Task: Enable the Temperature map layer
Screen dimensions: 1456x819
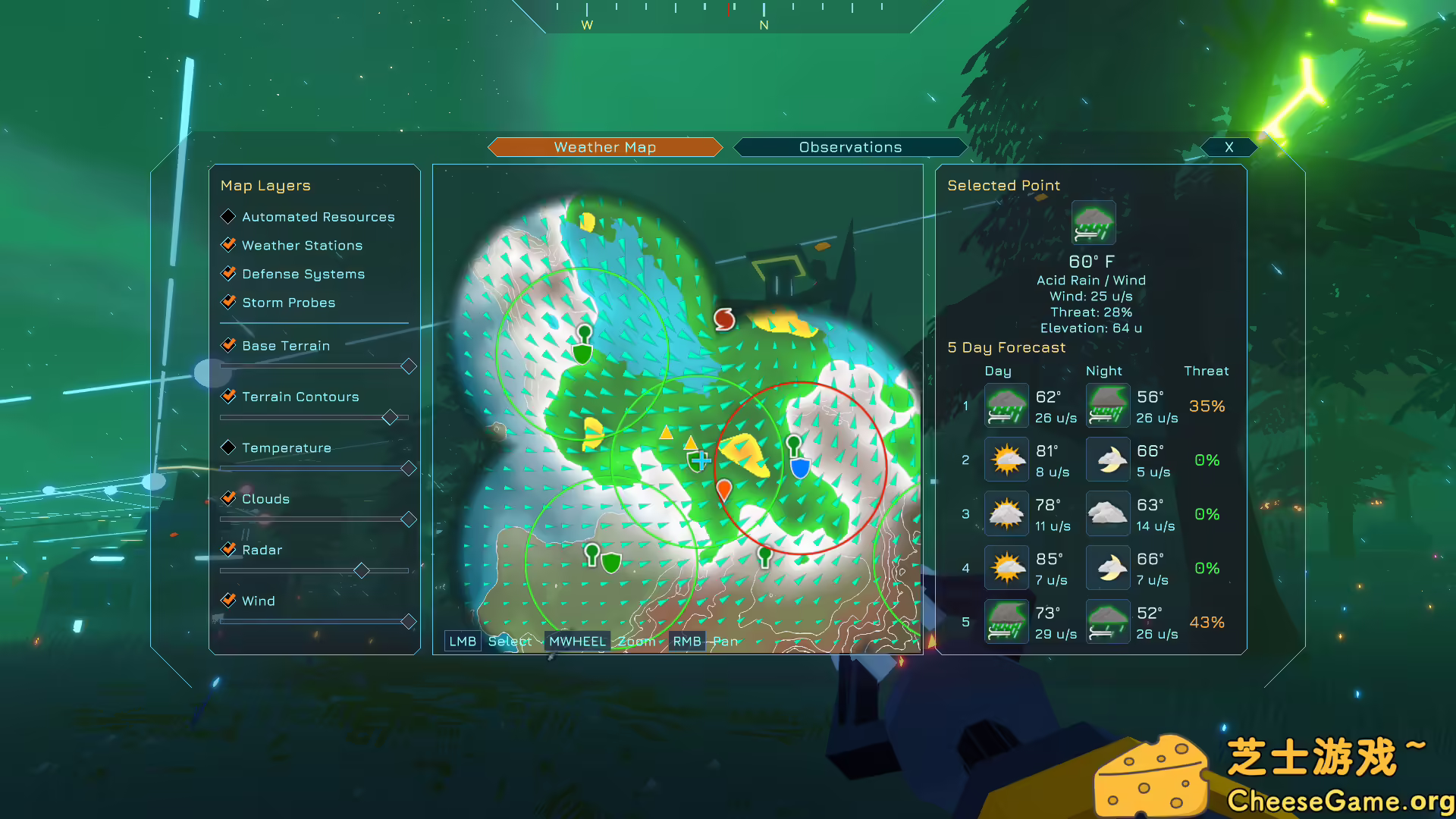Action: pyautogui.click(x=228, y=447)
